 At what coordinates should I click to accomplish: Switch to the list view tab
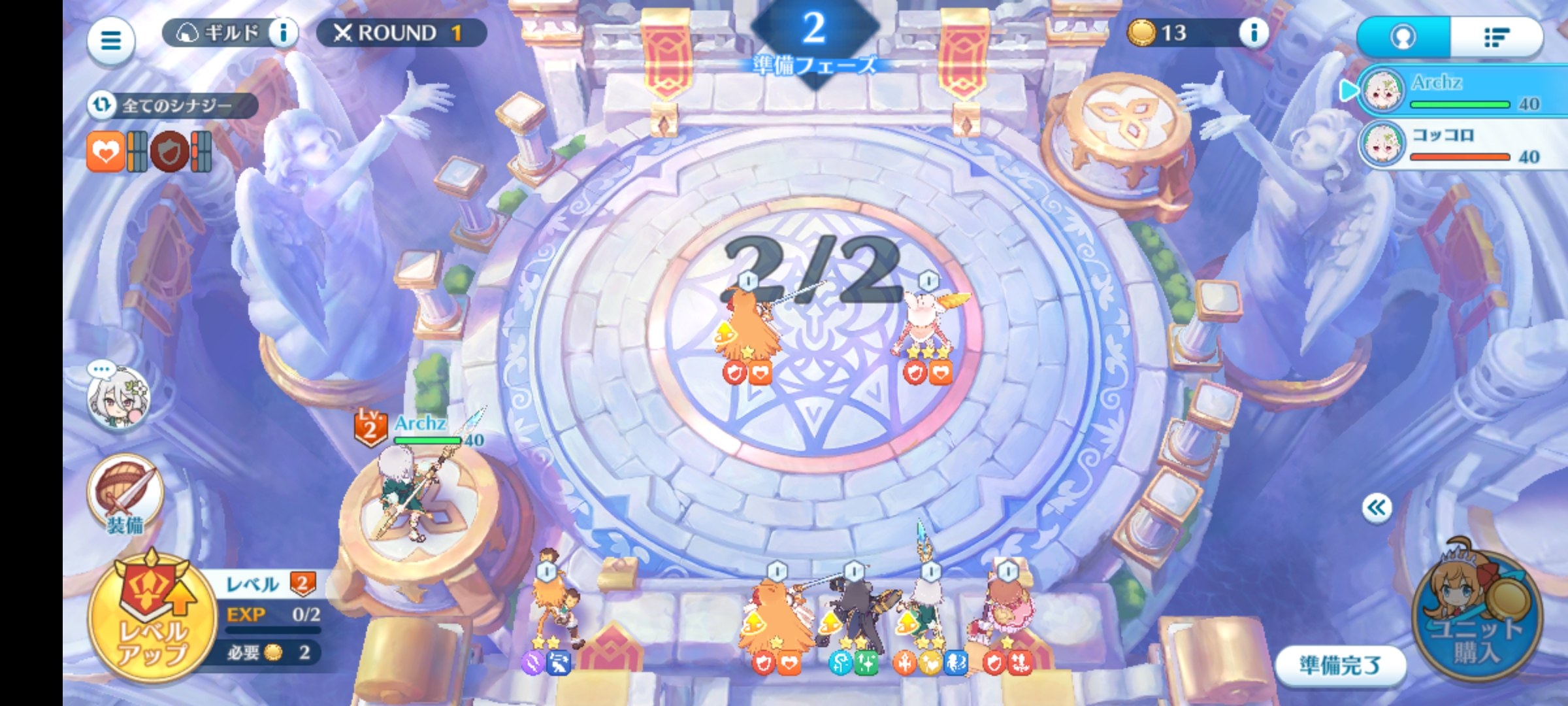click(1496, 37)
